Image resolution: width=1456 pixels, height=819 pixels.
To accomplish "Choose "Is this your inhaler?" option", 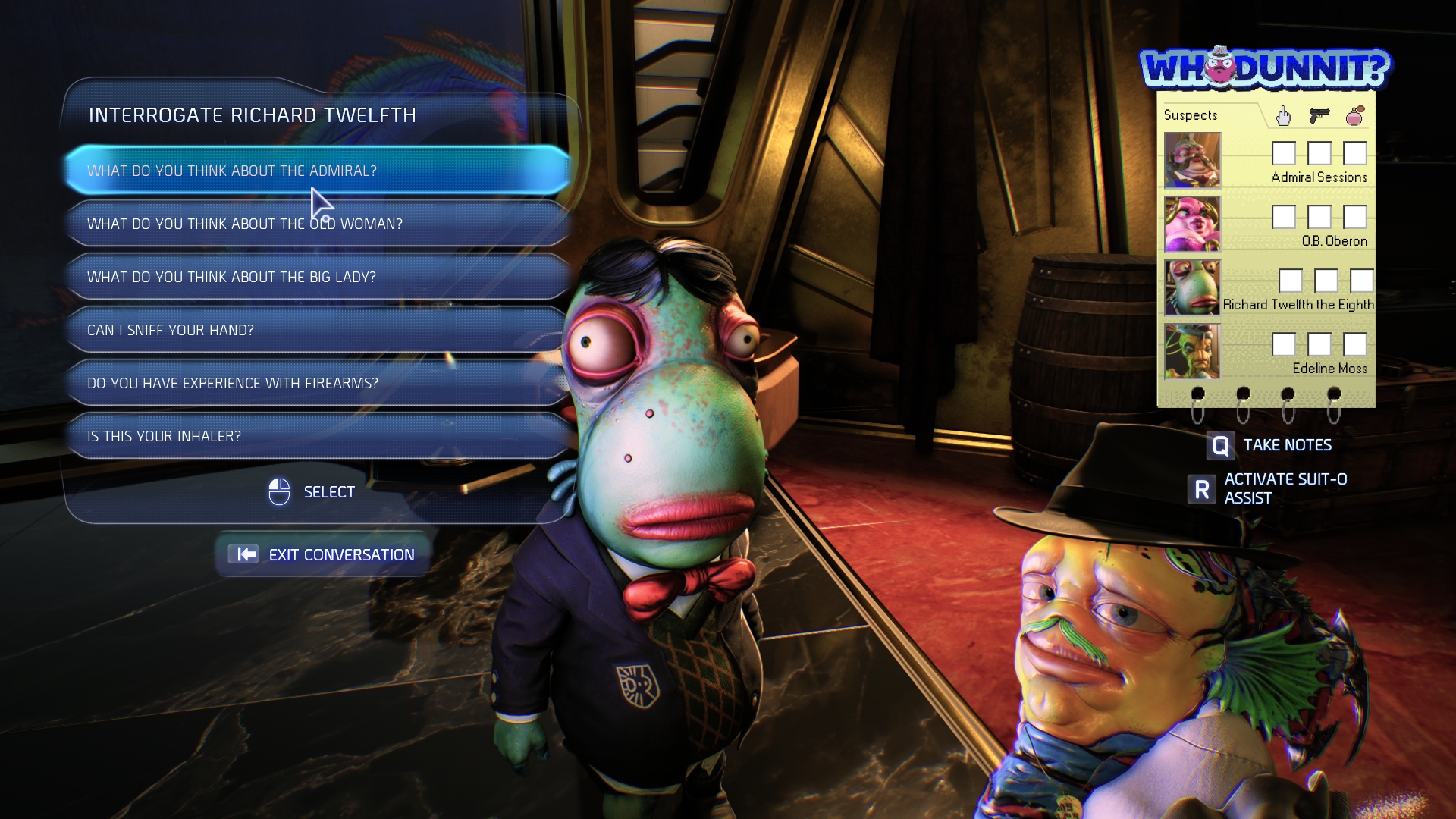I will [x=317, y=436].
